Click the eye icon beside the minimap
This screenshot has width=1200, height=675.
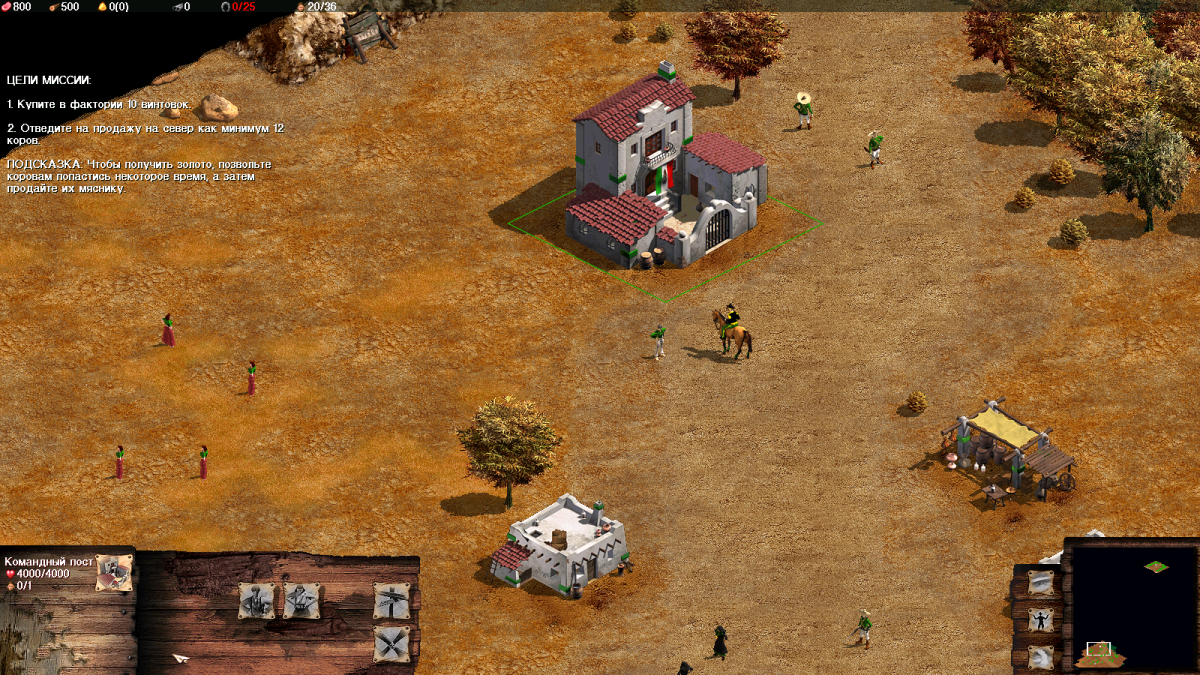(x=1041, y=582)
